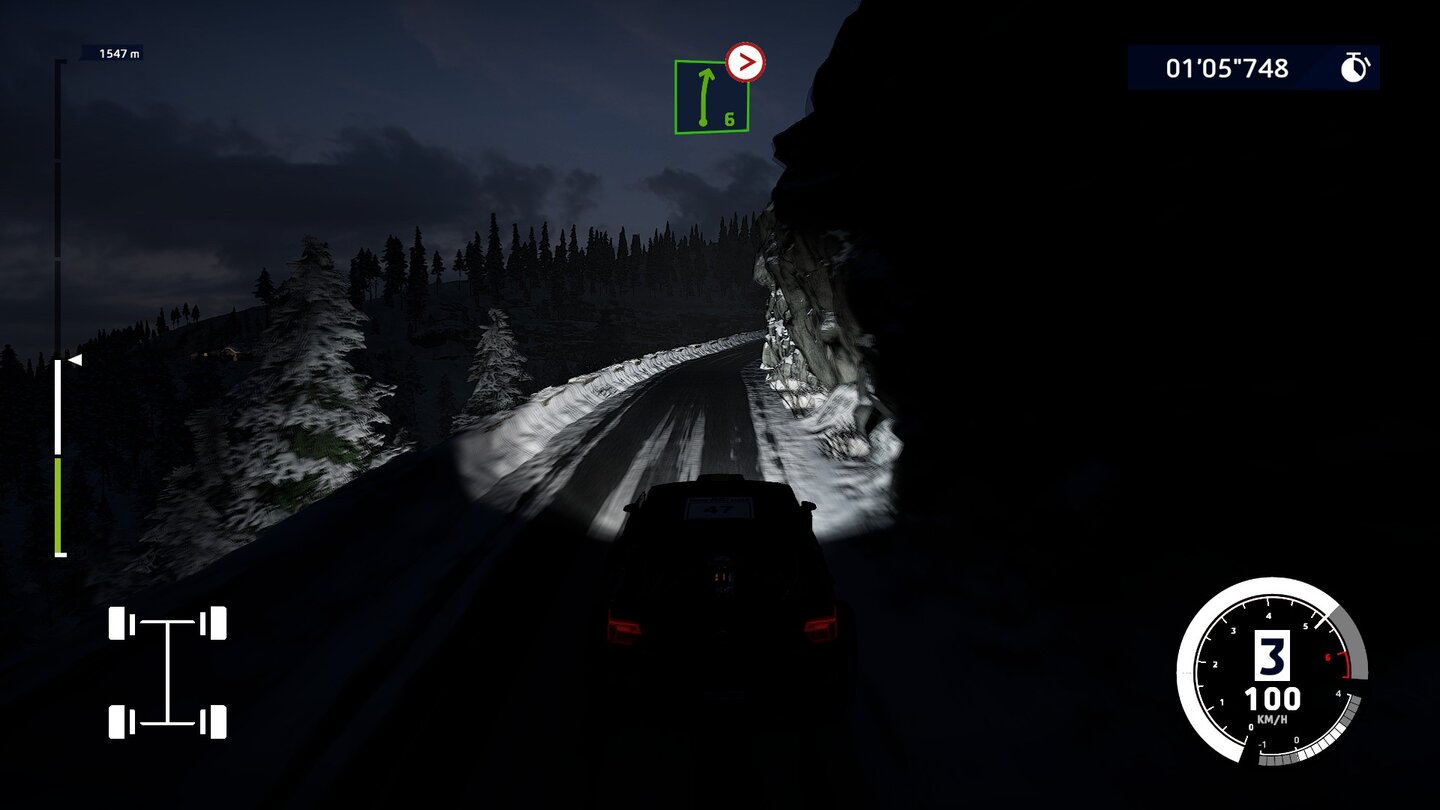Select the pacenote box at top center
Image resolution: width=1440 pixels, height=810 pixels.
710,95
